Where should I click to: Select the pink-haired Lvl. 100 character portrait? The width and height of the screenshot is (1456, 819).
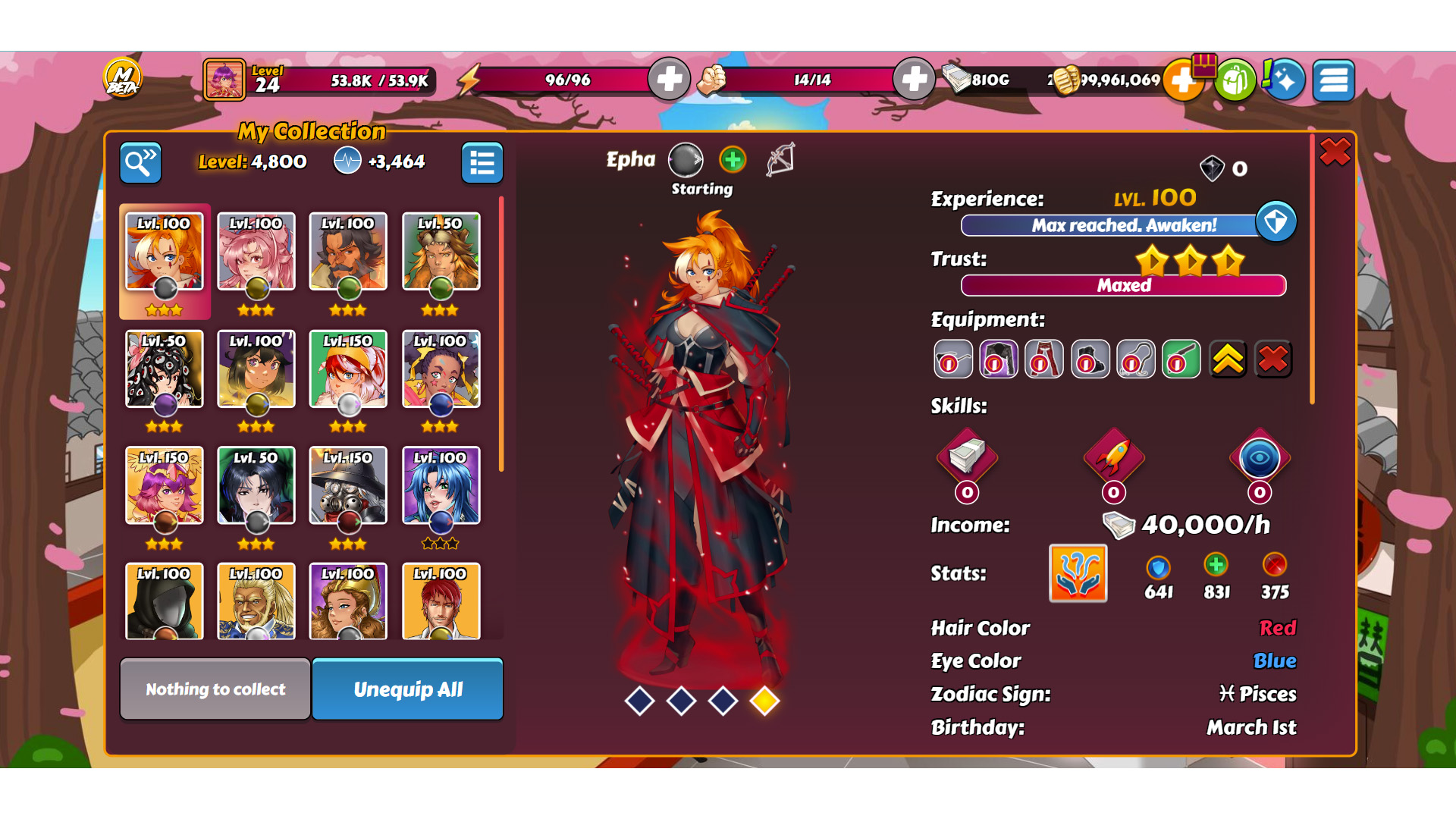point(256,253)
